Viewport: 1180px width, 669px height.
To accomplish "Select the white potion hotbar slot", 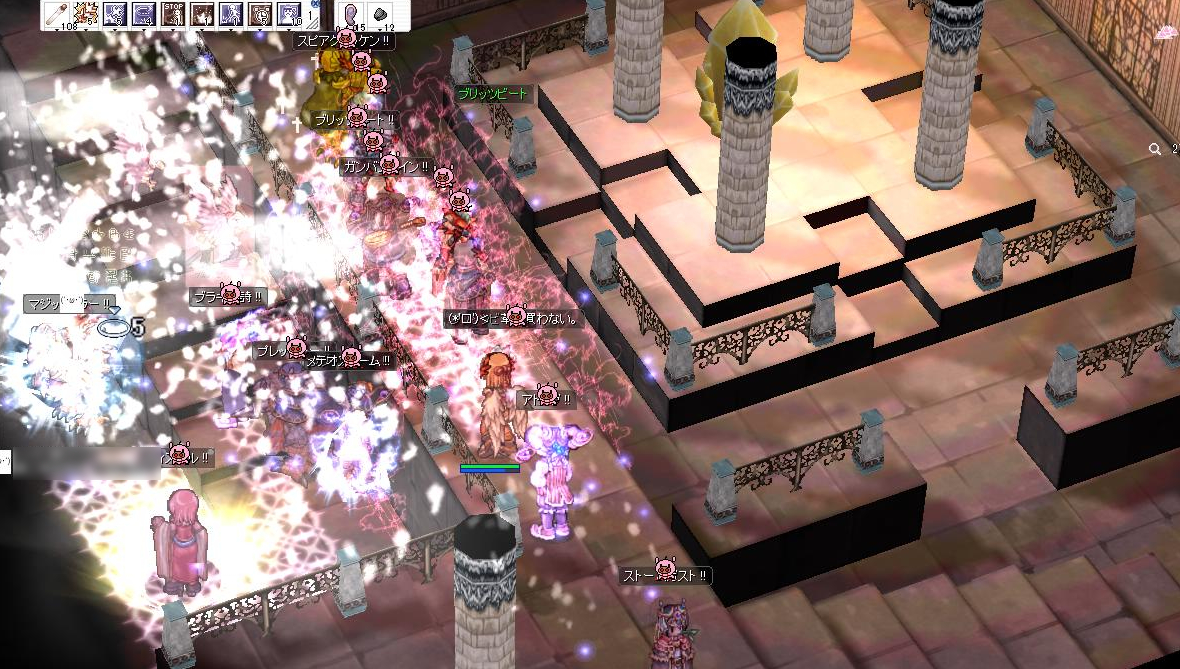I will click(x=56, y=13).
